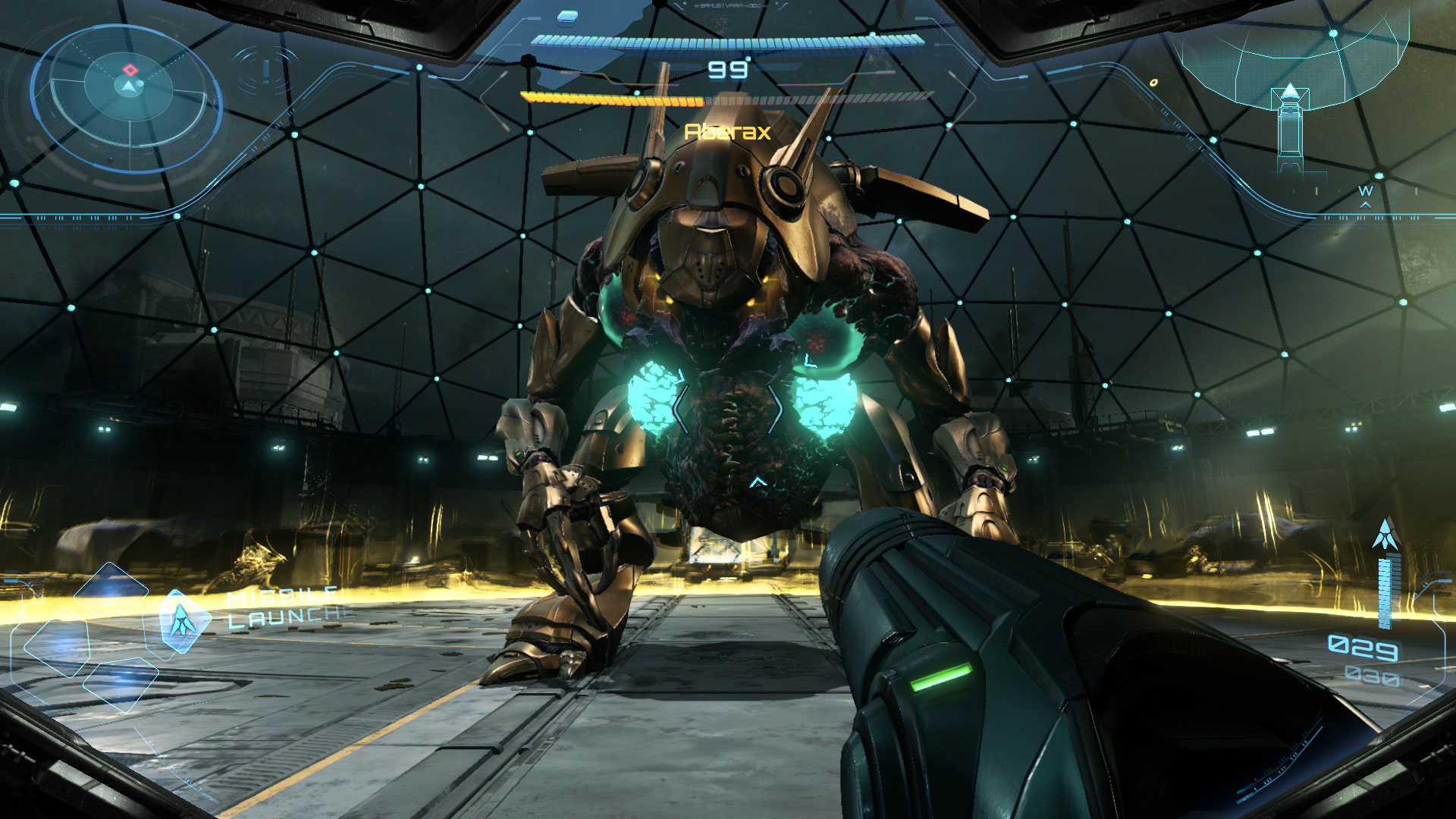1456x819 pixels.
Task: Click the player arrow on the minimap
Action: (x=1290, y=93)
